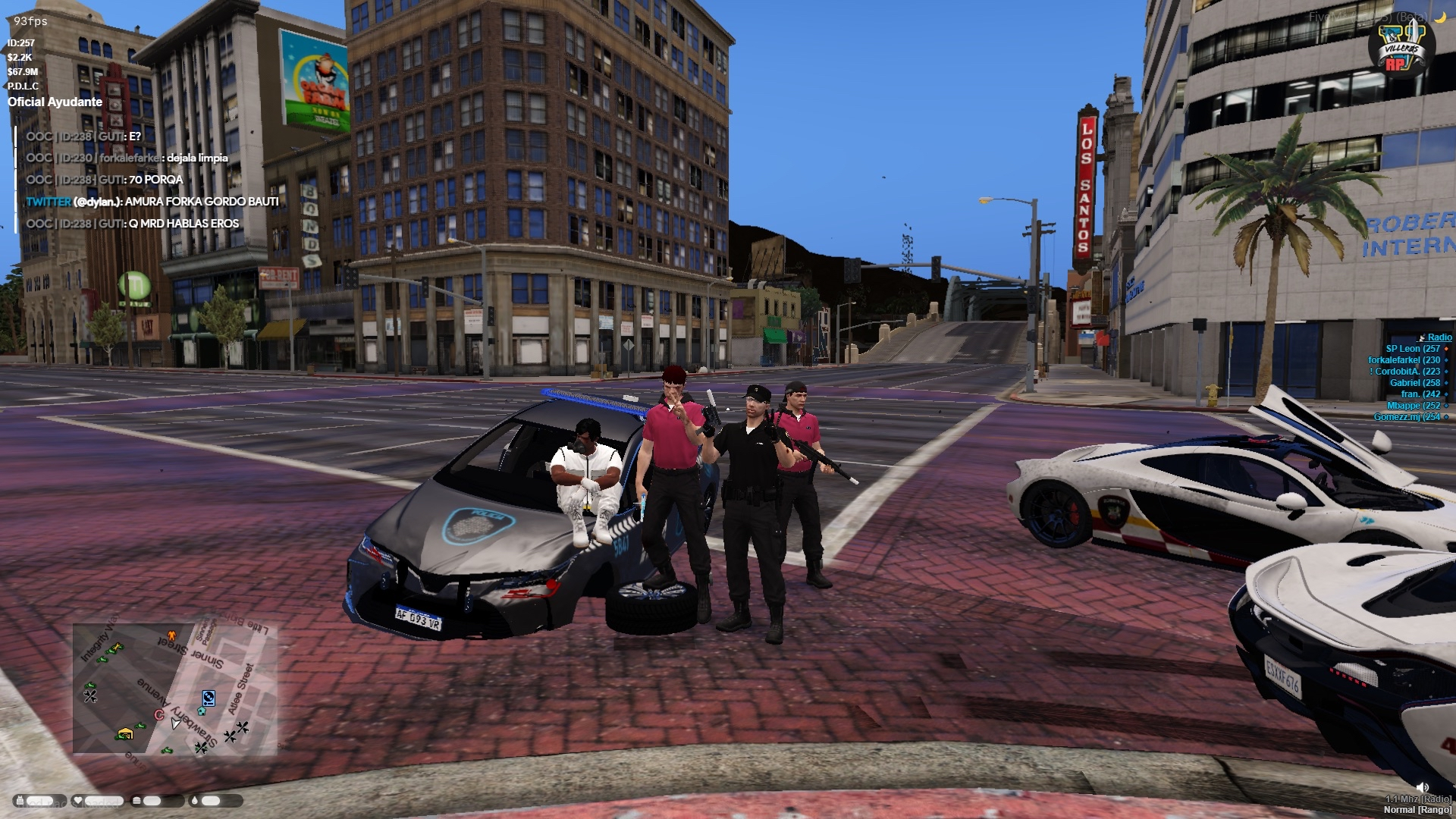
Task: Click the water drop thirst status icon
Action: pos(195,801)
